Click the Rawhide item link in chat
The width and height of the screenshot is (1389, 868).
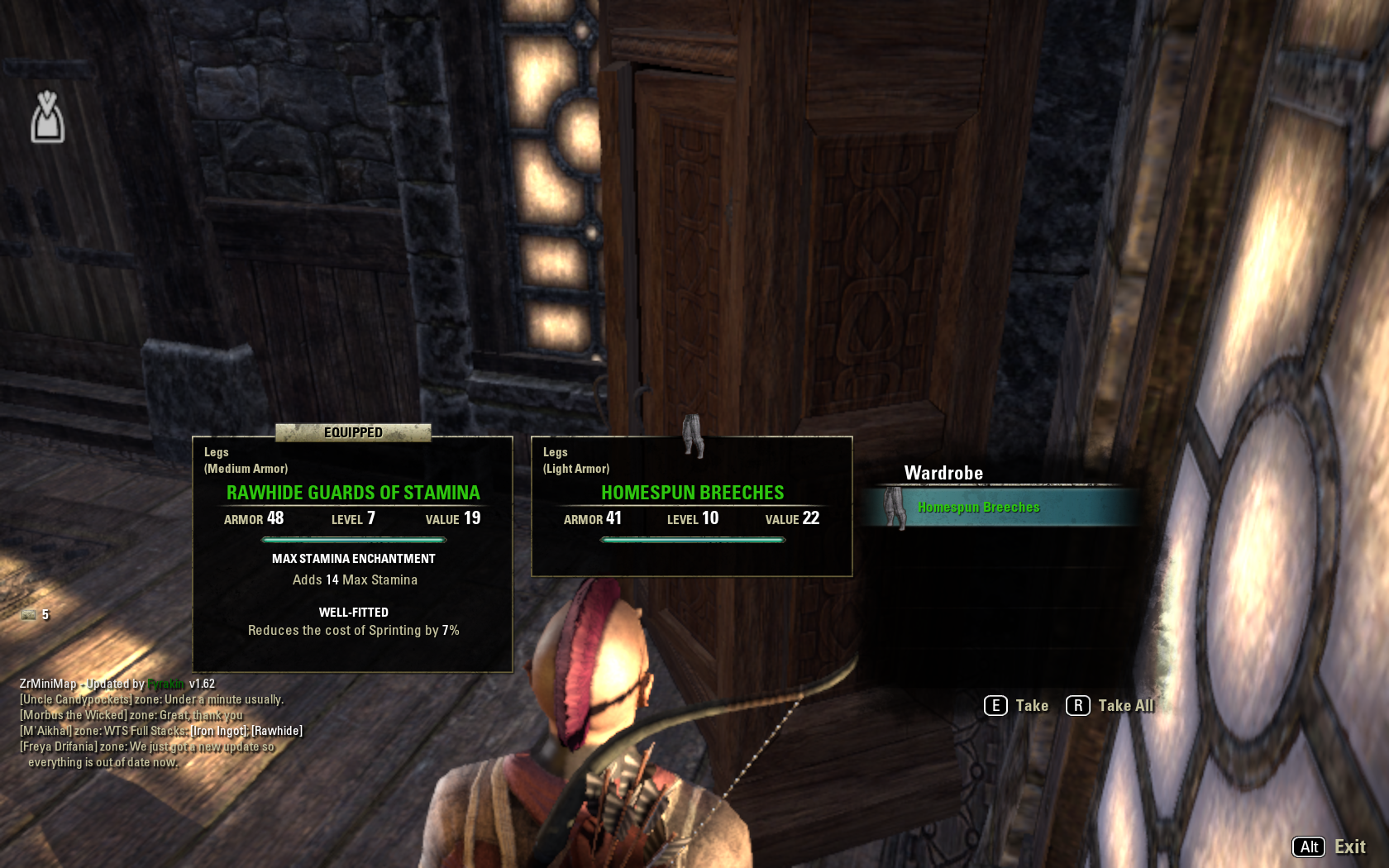tap(277, 731)
